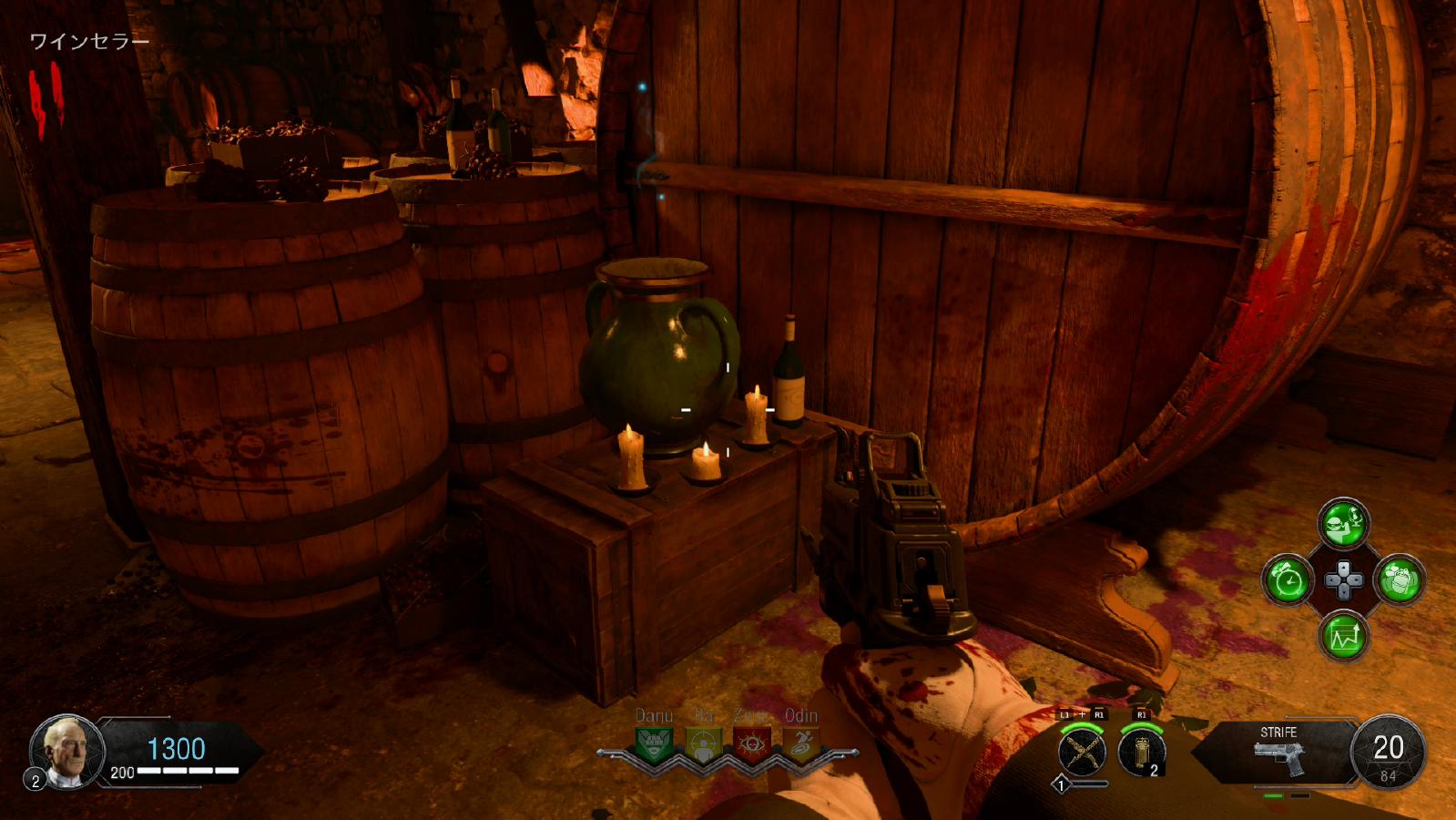The width and height of the screenshot is (1456, 820).
Task: Use the line graph elixir
Action: [1344, 636]
